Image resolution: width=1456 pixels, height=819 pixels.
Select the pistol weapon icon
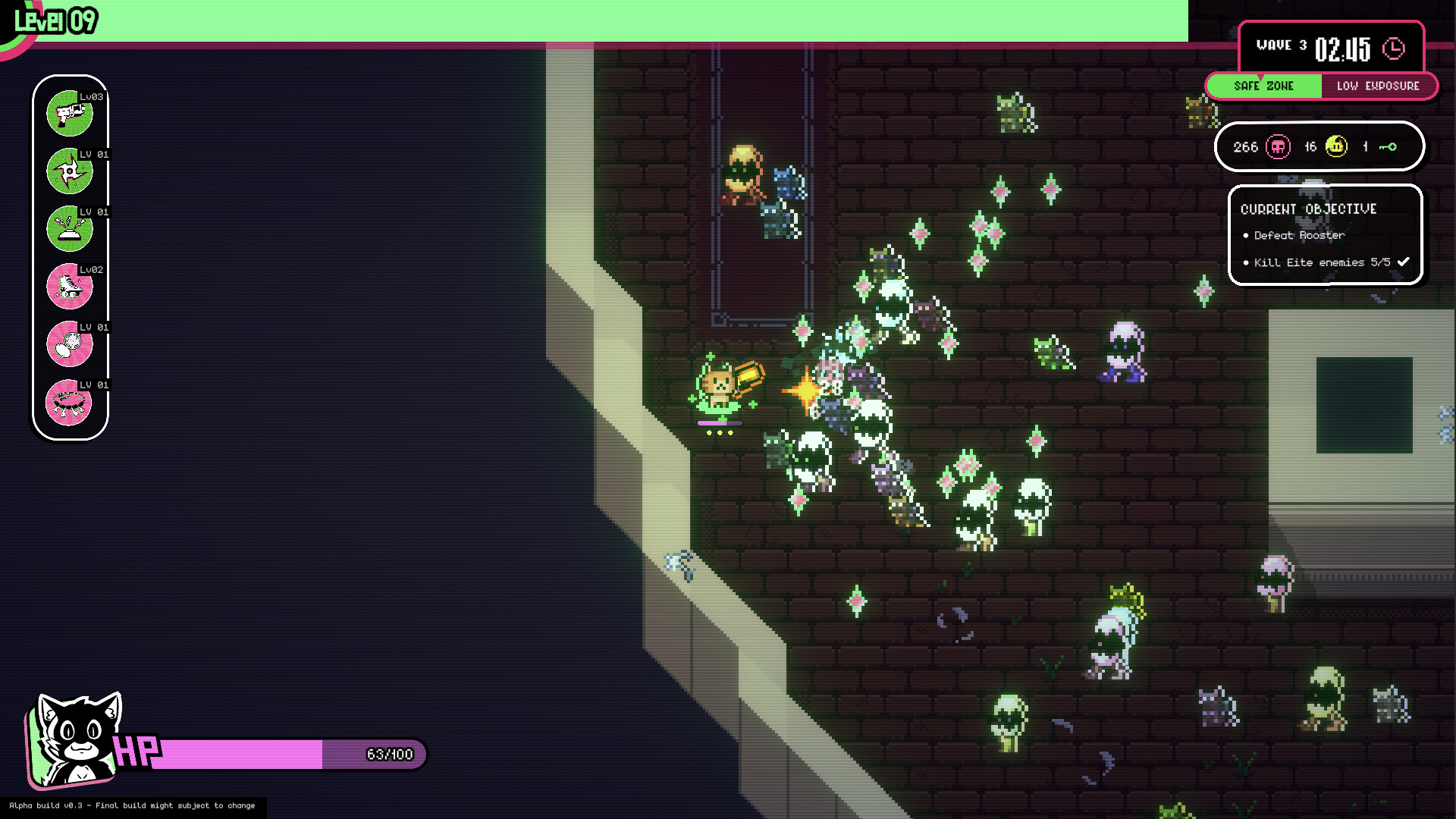click(x=69, y=115)
